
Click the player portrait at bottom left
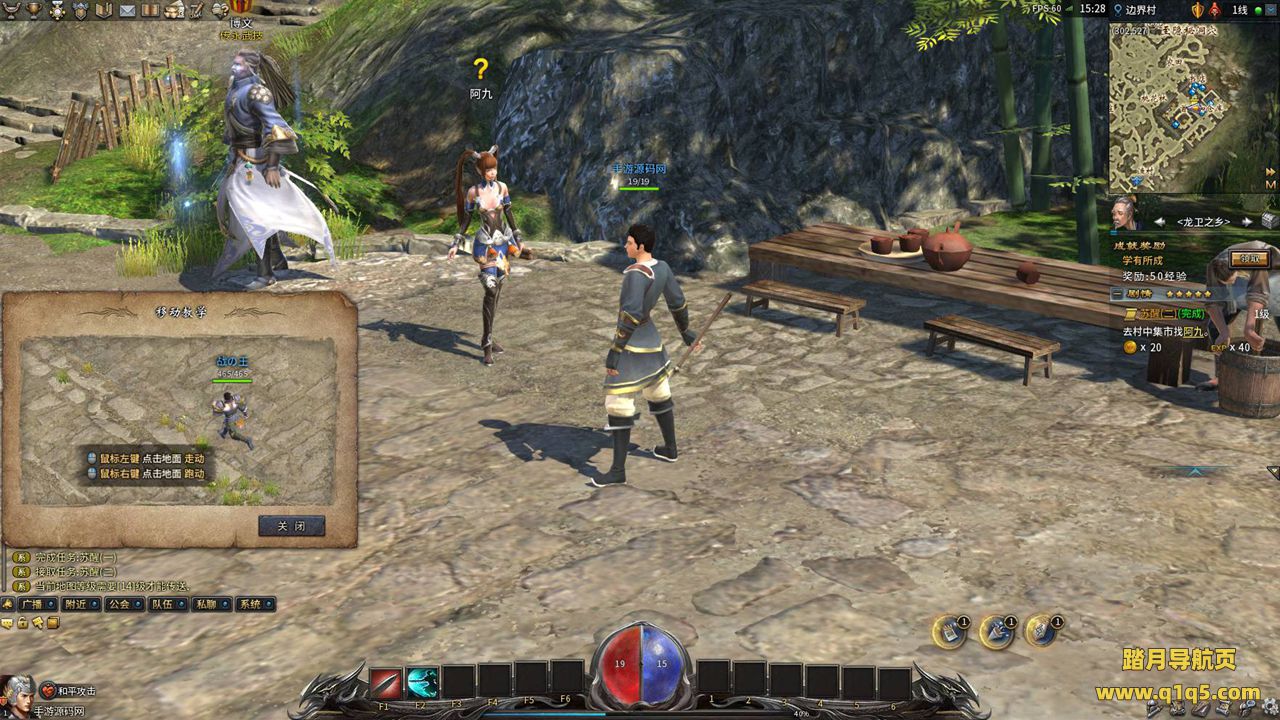coord(17,690)
